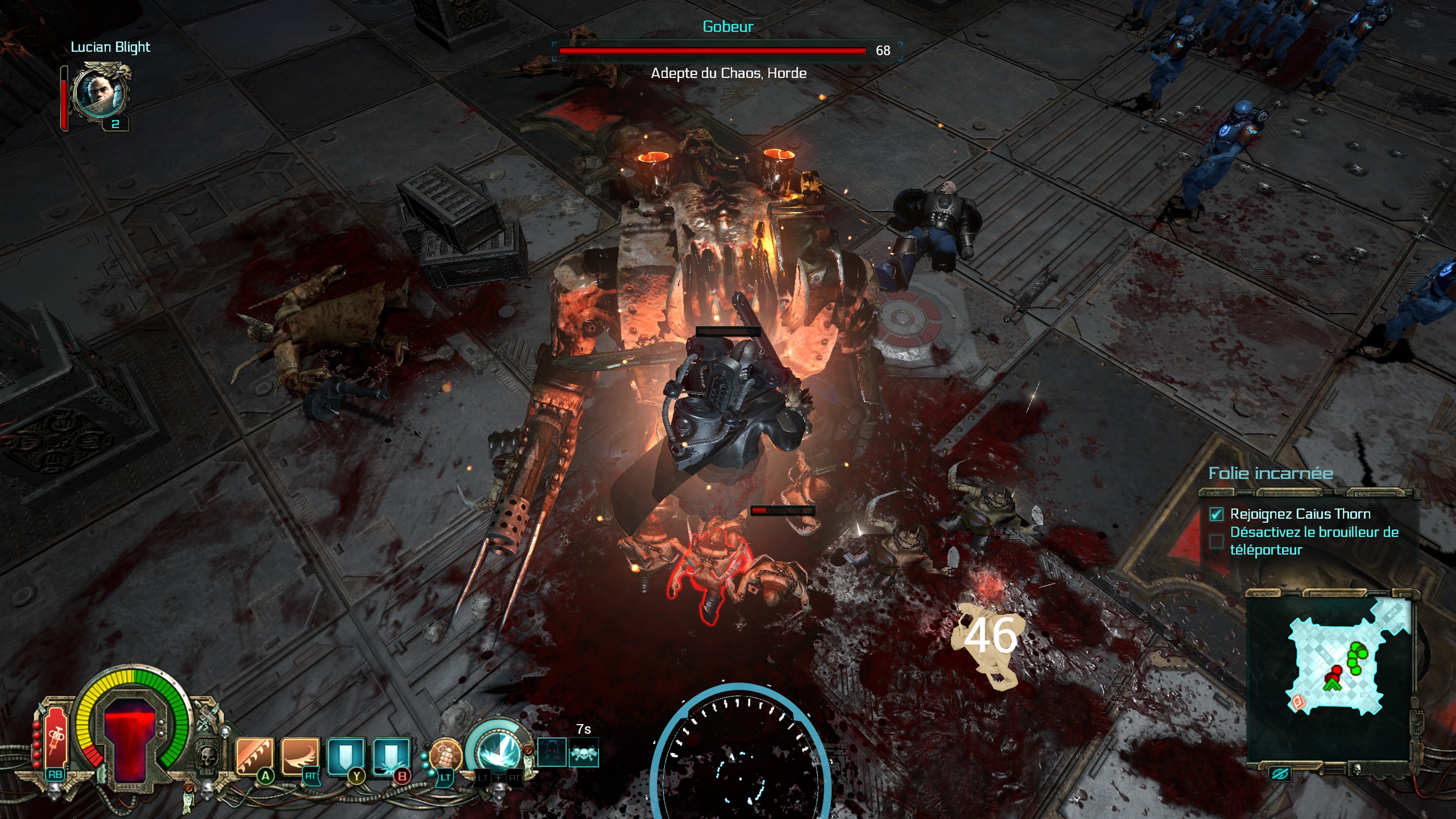Toggle minimap visibility with the eye button
This screenshot has height=819, width=1456.
pyautogui.click(x=1279, y=773)
